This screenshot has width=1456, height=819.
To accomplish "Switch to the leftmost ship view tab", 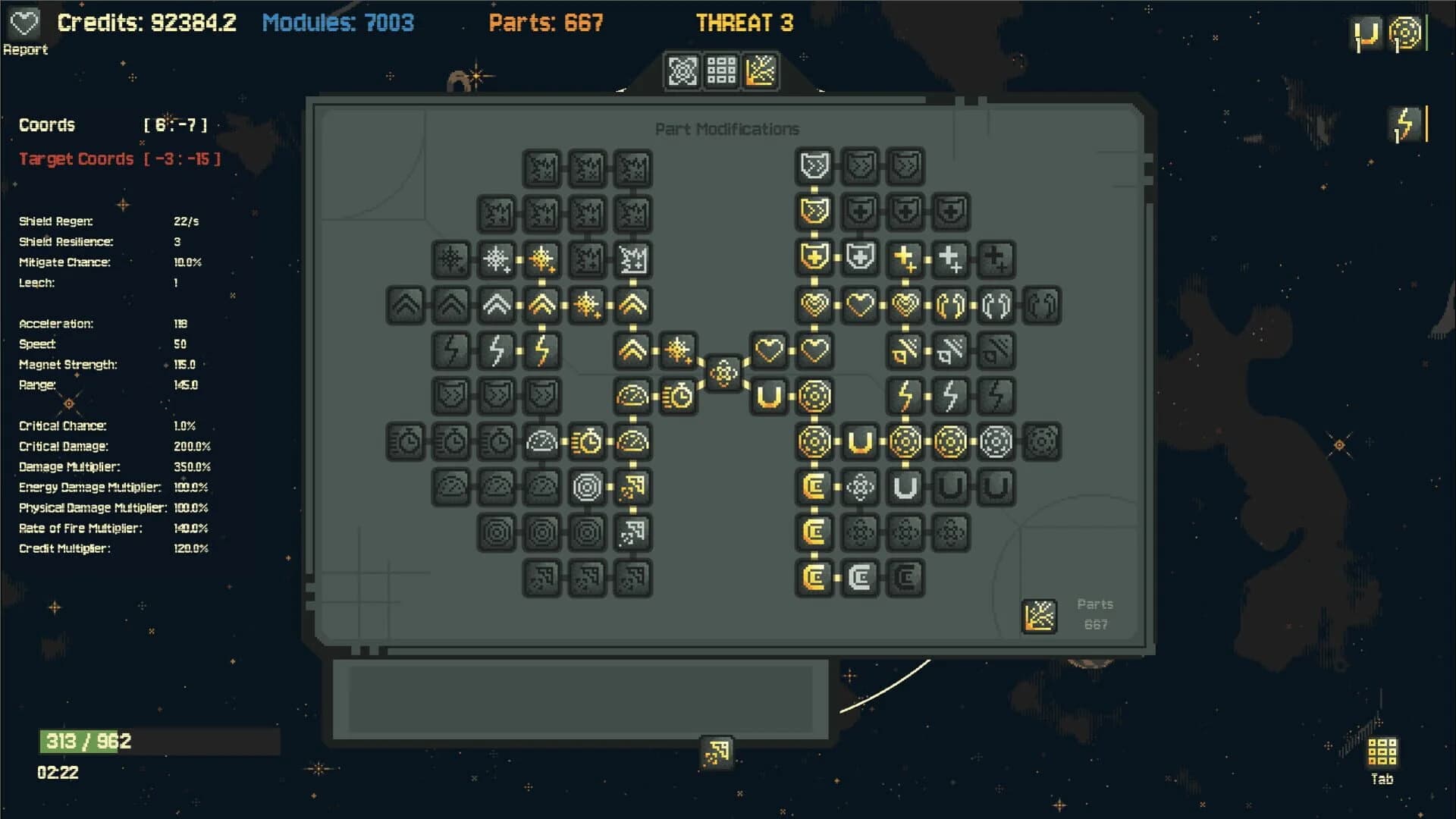I will (683, 71).
